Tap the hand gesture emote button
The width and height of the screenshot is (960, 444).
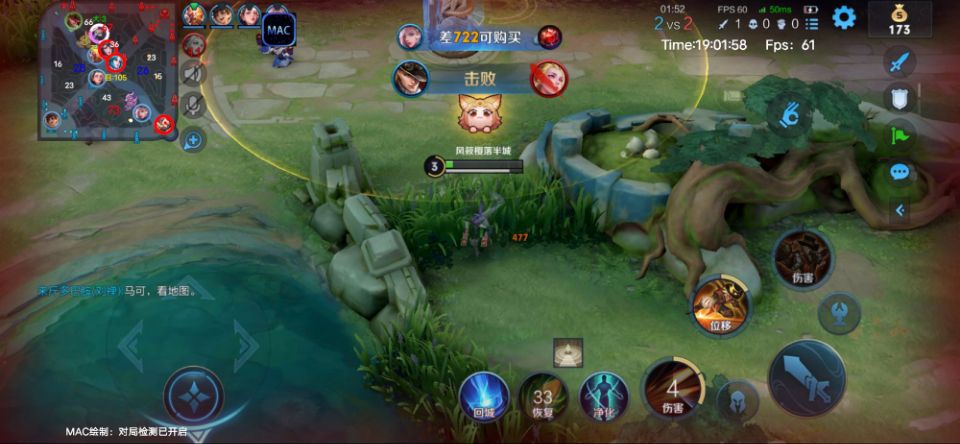point(790,113)
